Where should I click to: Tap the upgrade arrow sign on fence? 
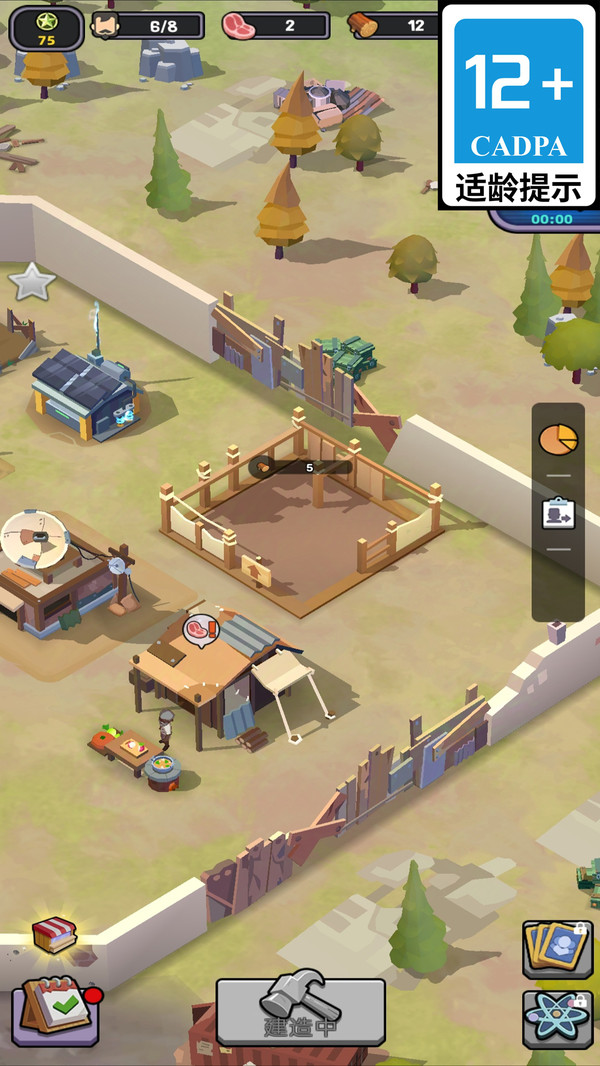[256, 571]
